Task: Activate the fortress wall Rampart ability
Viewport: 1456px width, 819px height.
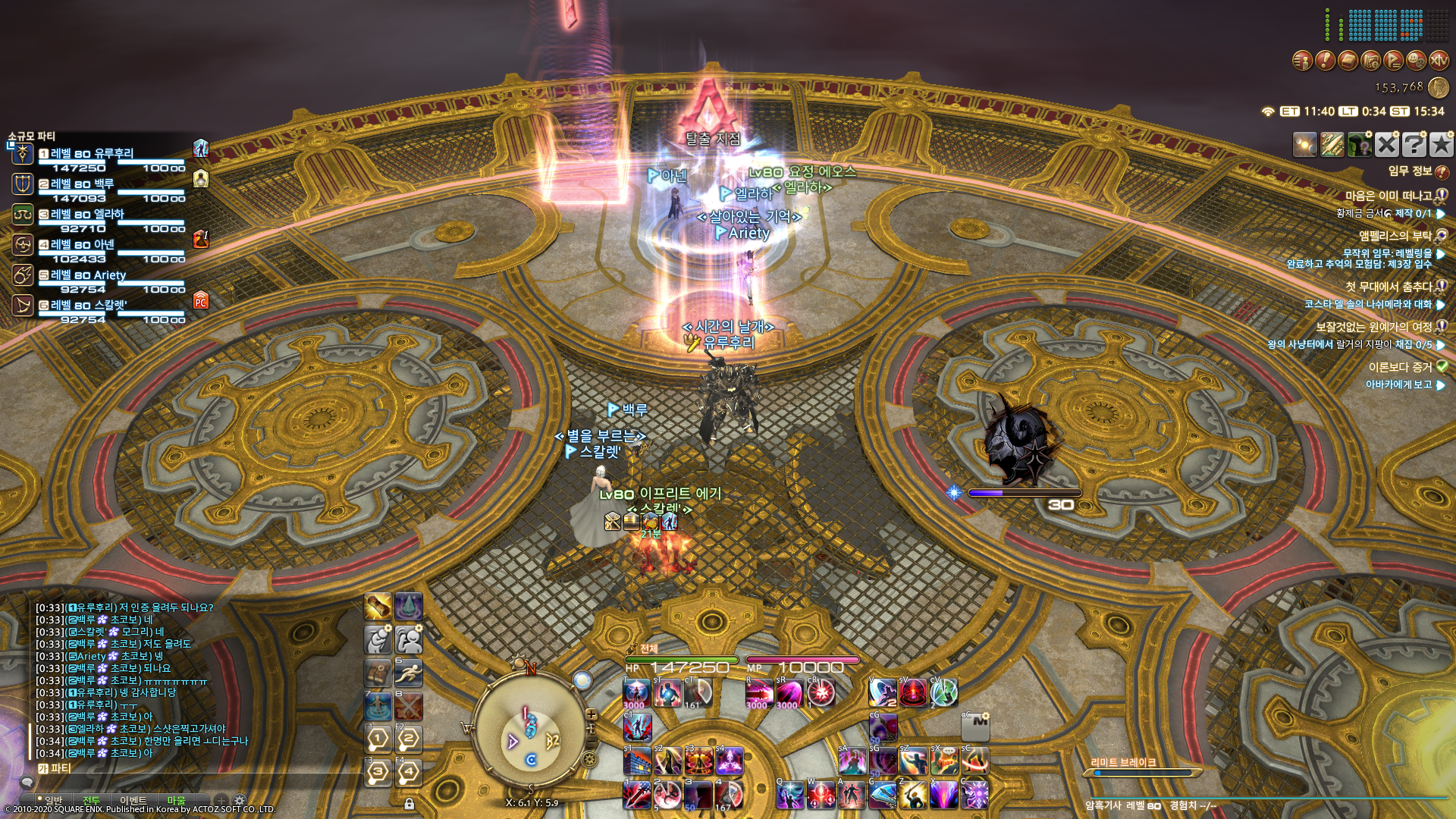Action: [637, 761]
